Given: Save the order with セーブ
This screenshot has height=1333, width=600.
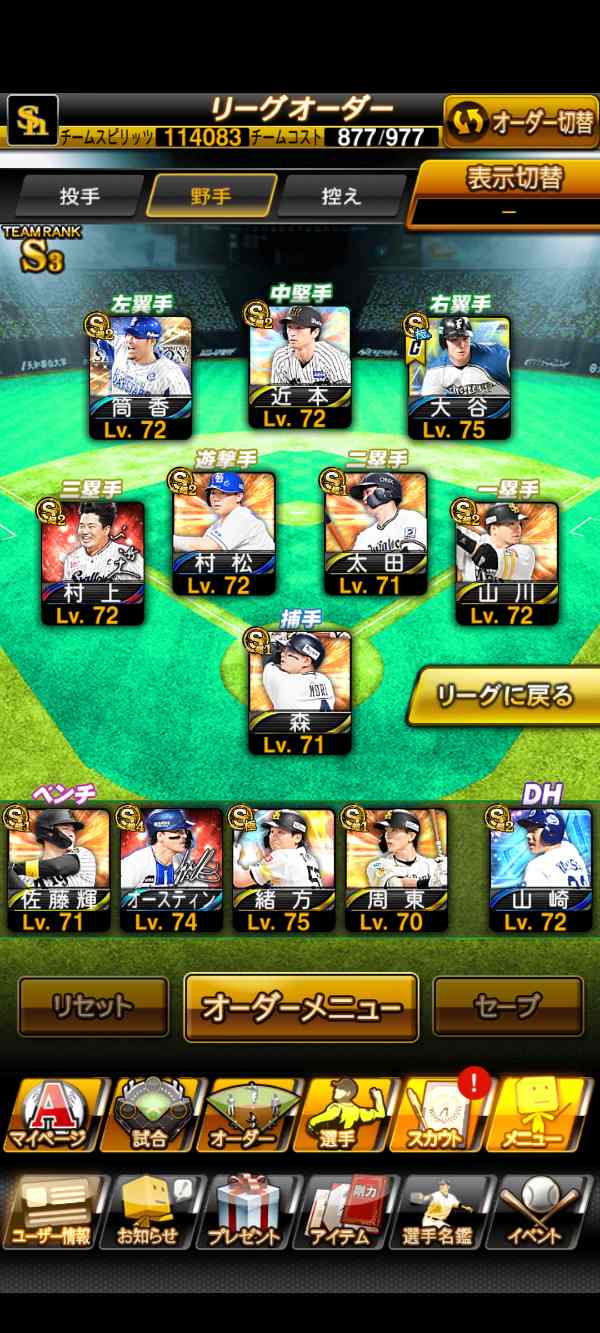Looking at the screenshot, I should coord(508,1007).
